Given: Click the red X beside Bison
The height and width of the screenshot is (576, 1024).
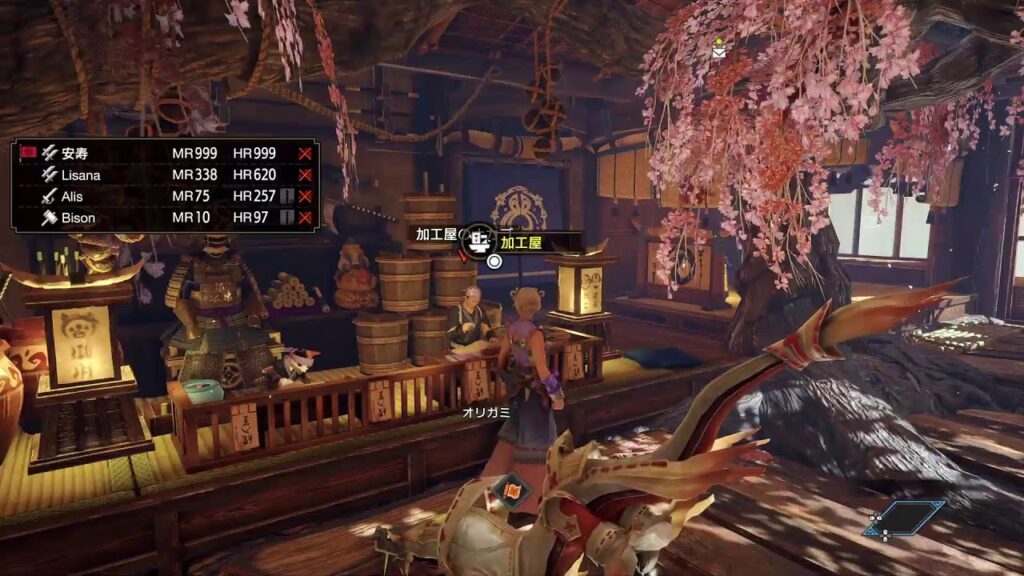Looking at the screenshot, I should tap(305, 217).
